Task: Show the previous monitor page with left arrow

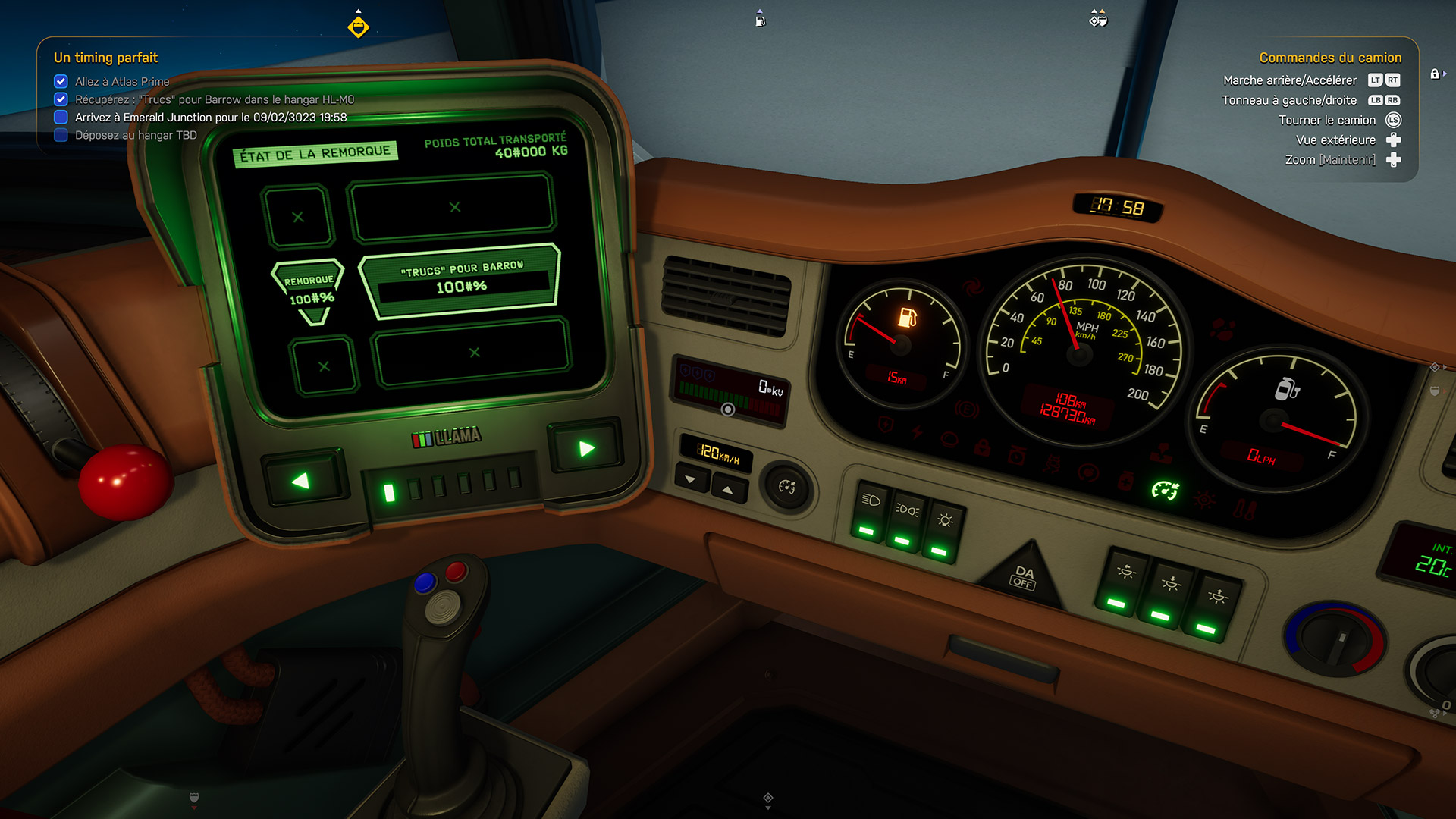Action: click(x=302, y=481)
